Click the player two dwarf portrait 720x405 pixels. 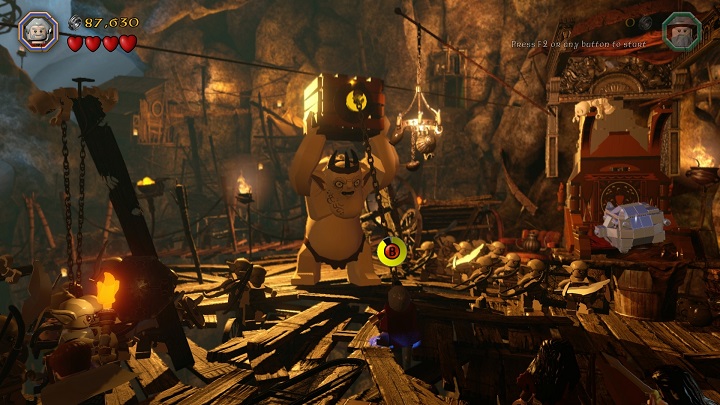681,30
